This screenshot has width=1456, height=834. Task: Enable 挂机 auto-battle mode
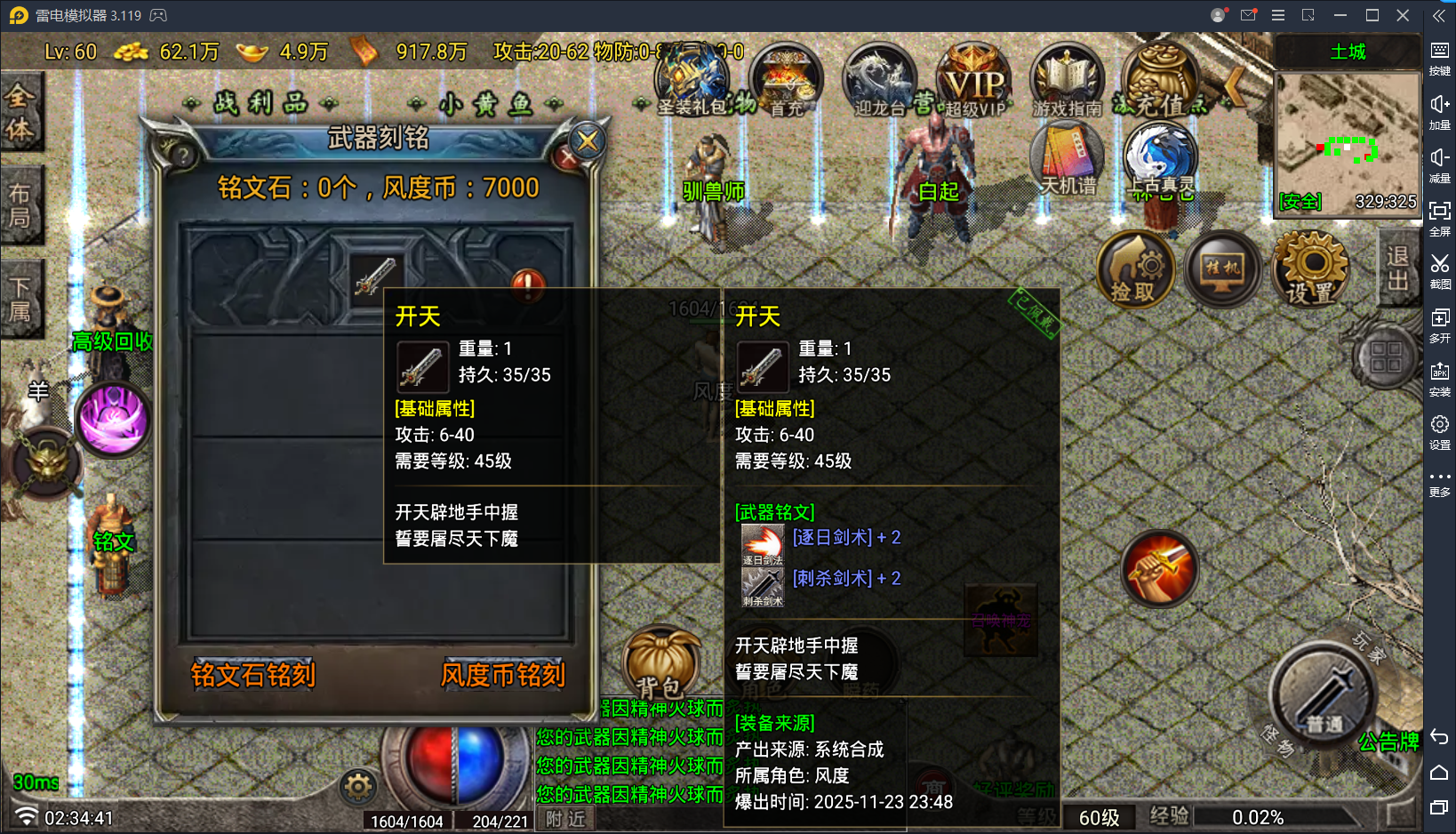pyautogui.click(x=1222, y=269)
